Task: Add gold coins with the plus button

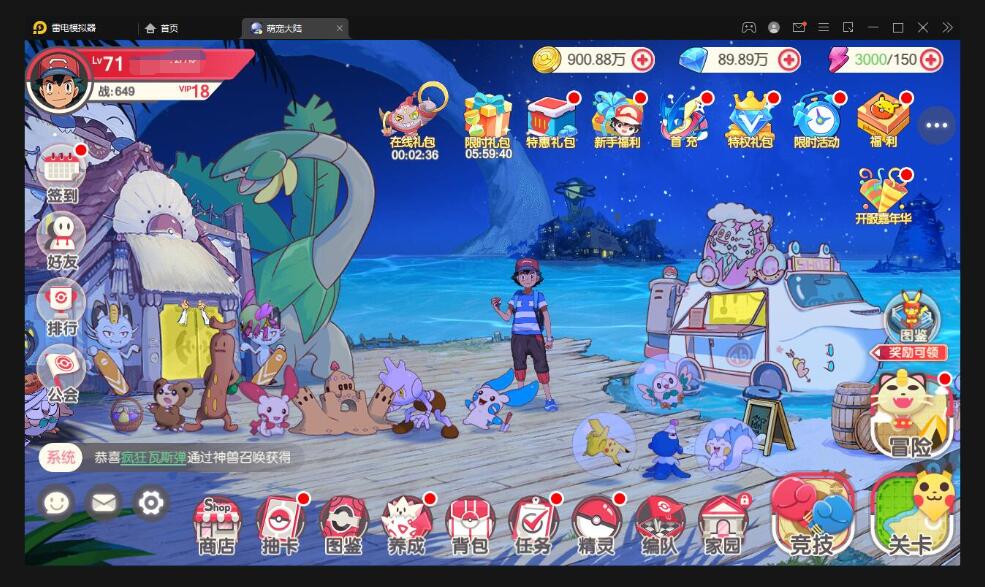Action: click(642, 60)
